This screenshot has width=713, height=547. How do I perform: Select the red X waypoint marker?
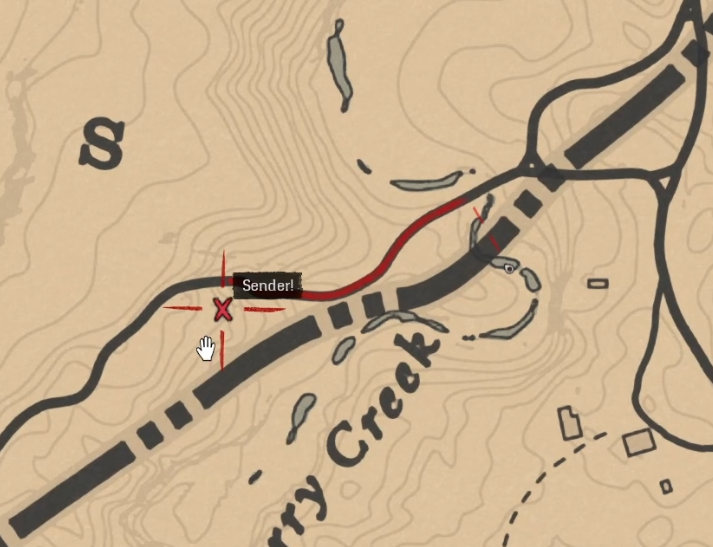(x=222, y=310)
